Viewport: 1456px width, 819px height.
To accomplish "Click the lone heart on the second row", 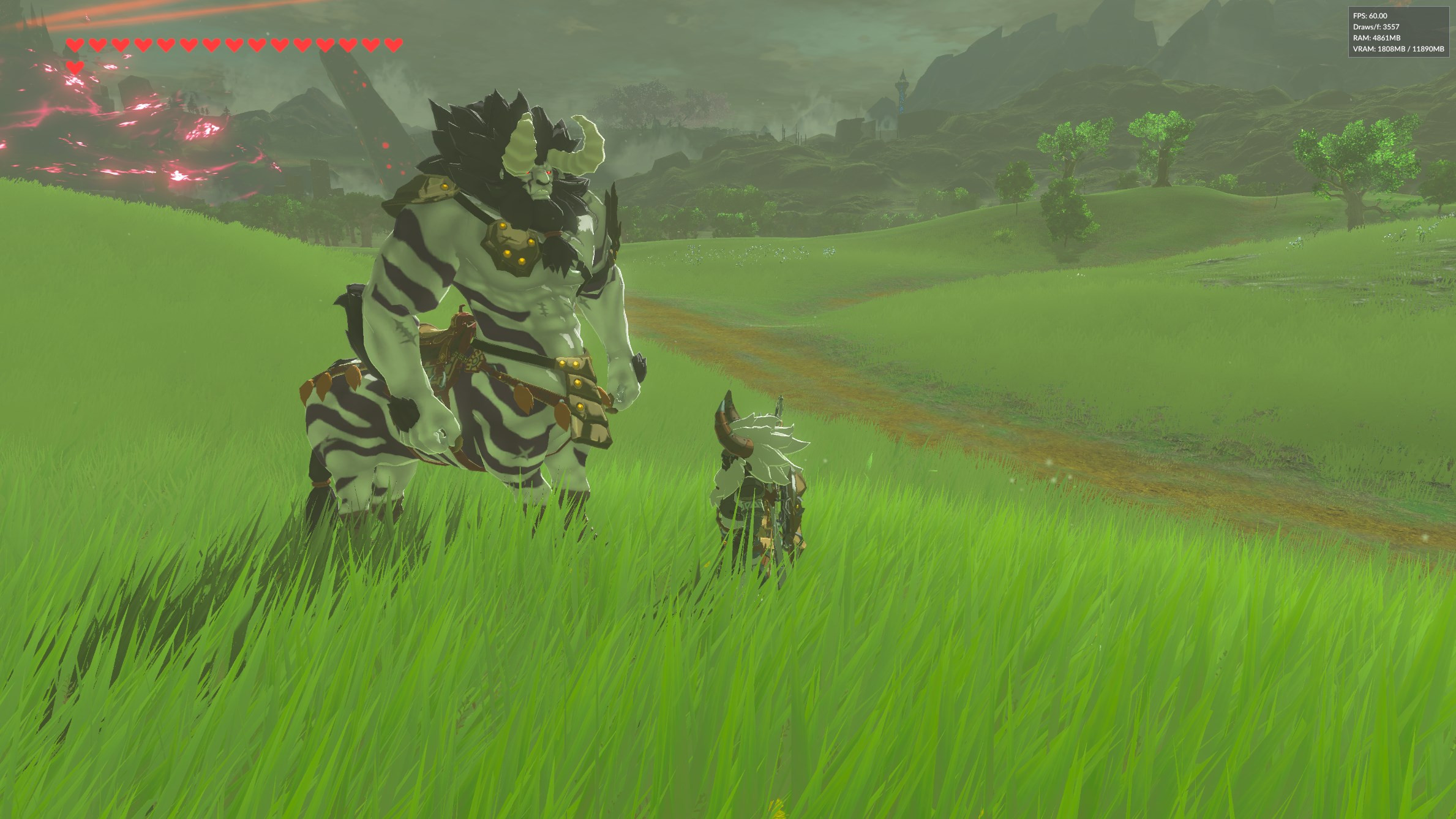I will pos(75,67).
